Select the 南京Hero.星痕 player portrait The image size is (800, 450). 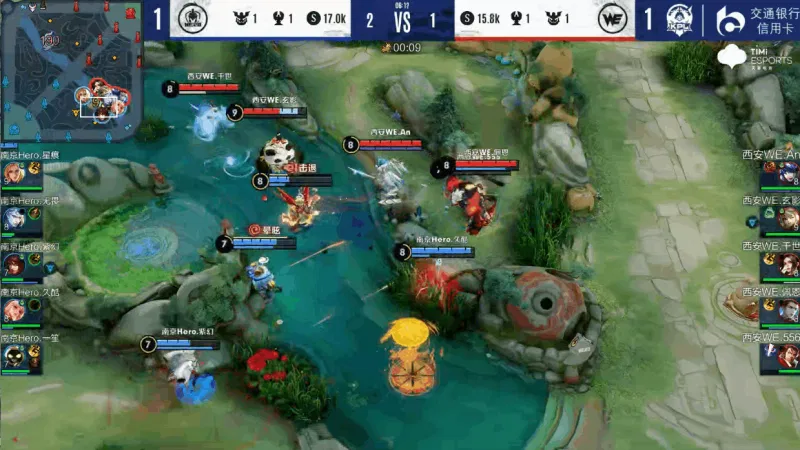[x=14, y=174]
